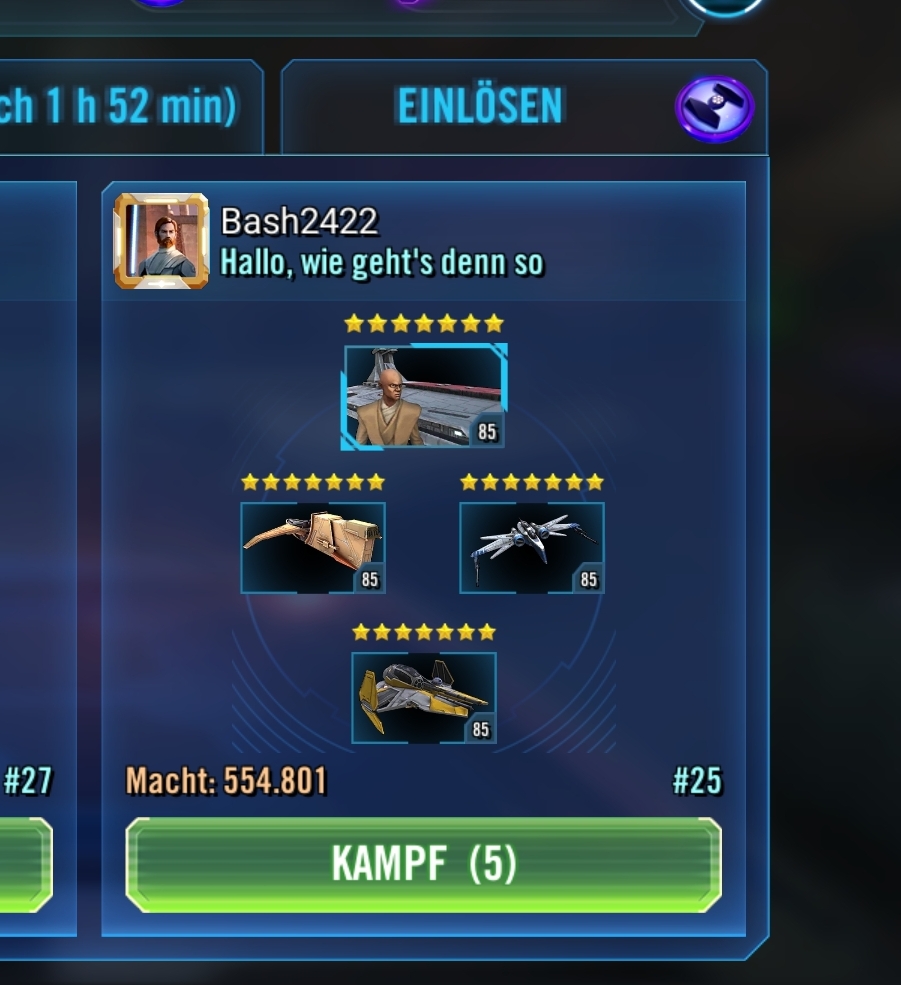901x985 pixels.
Task: Inspect the tan gunship ship tile
Action: [x=313, y=547]
